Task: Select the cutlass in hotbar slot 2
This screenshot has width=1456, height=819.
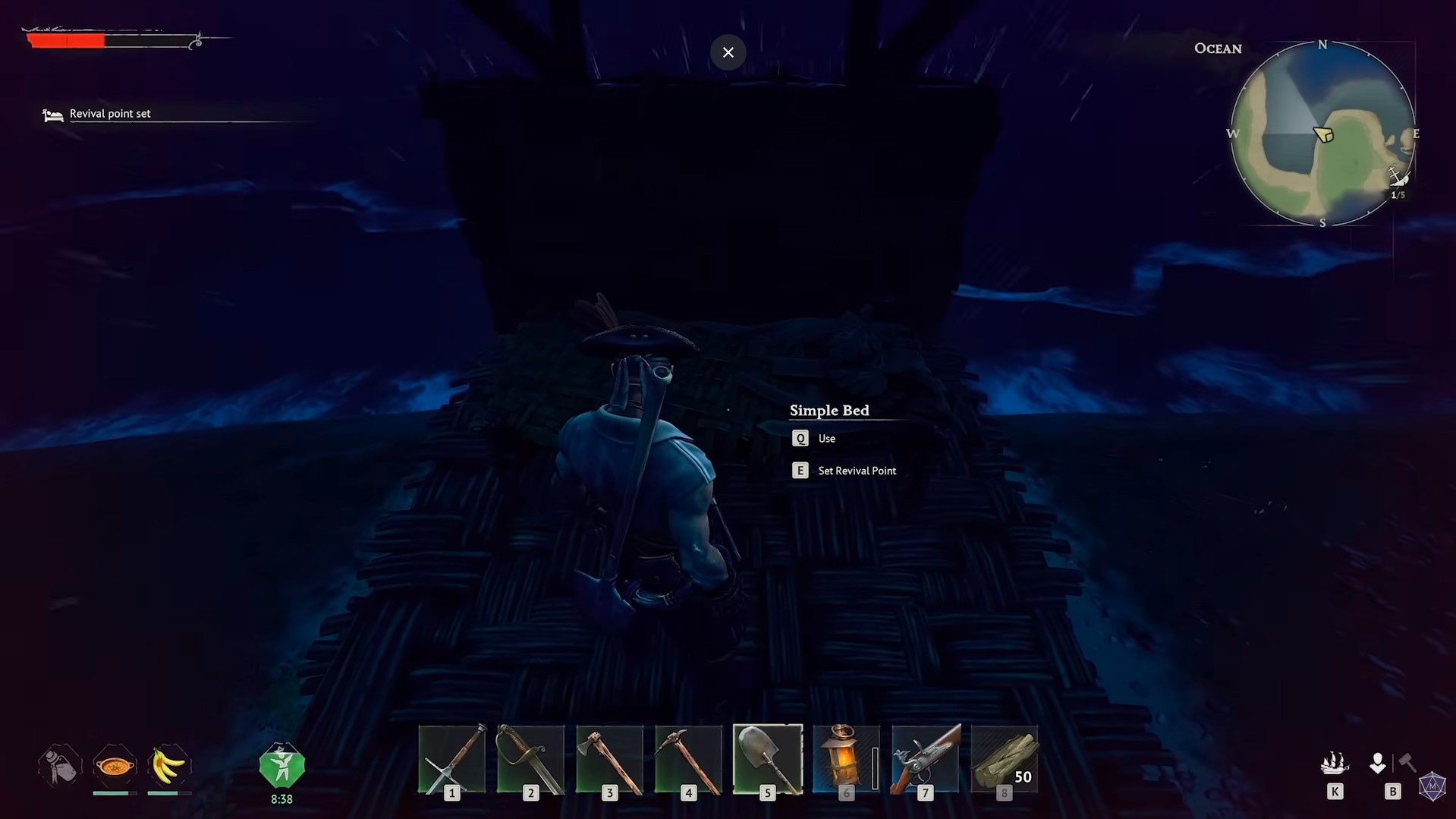Action: click(530, 759)
